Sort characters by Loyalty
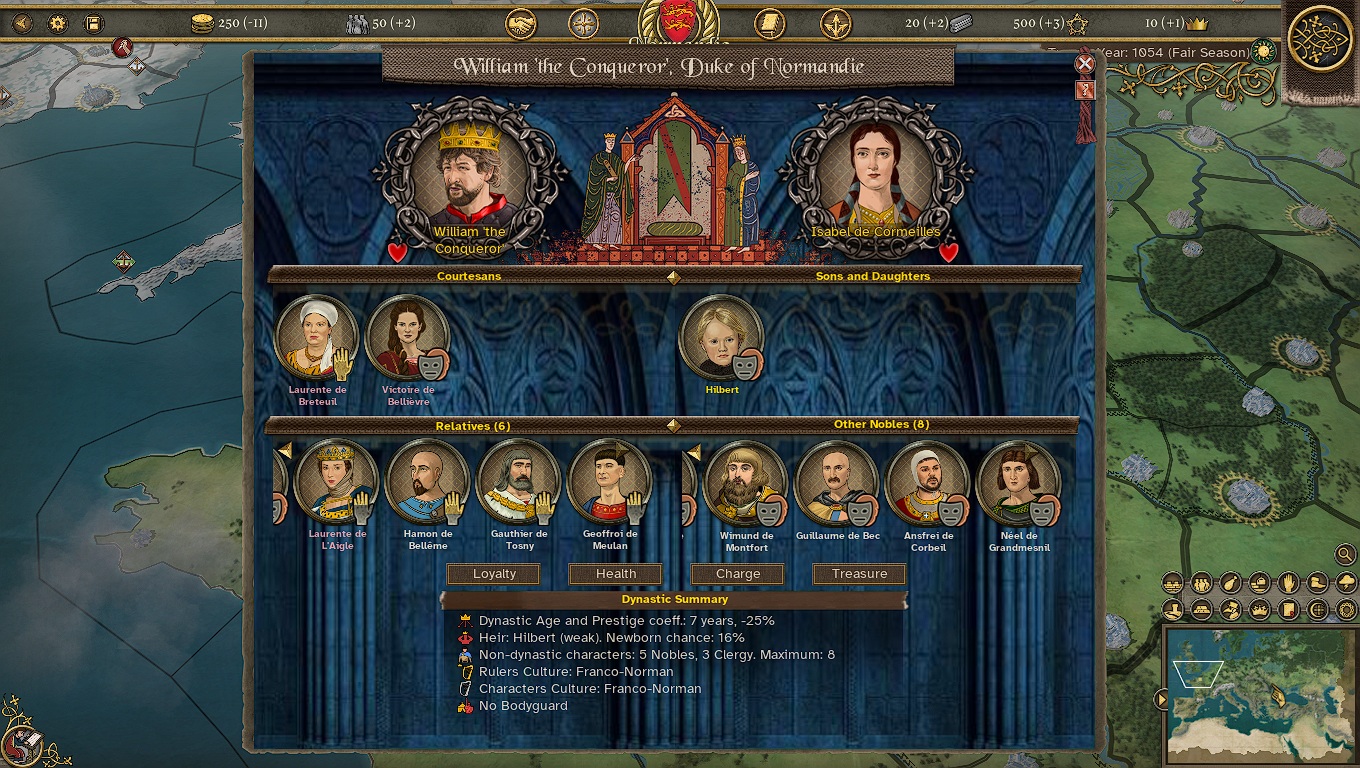 pyautogui.click(x=493, y=574)
